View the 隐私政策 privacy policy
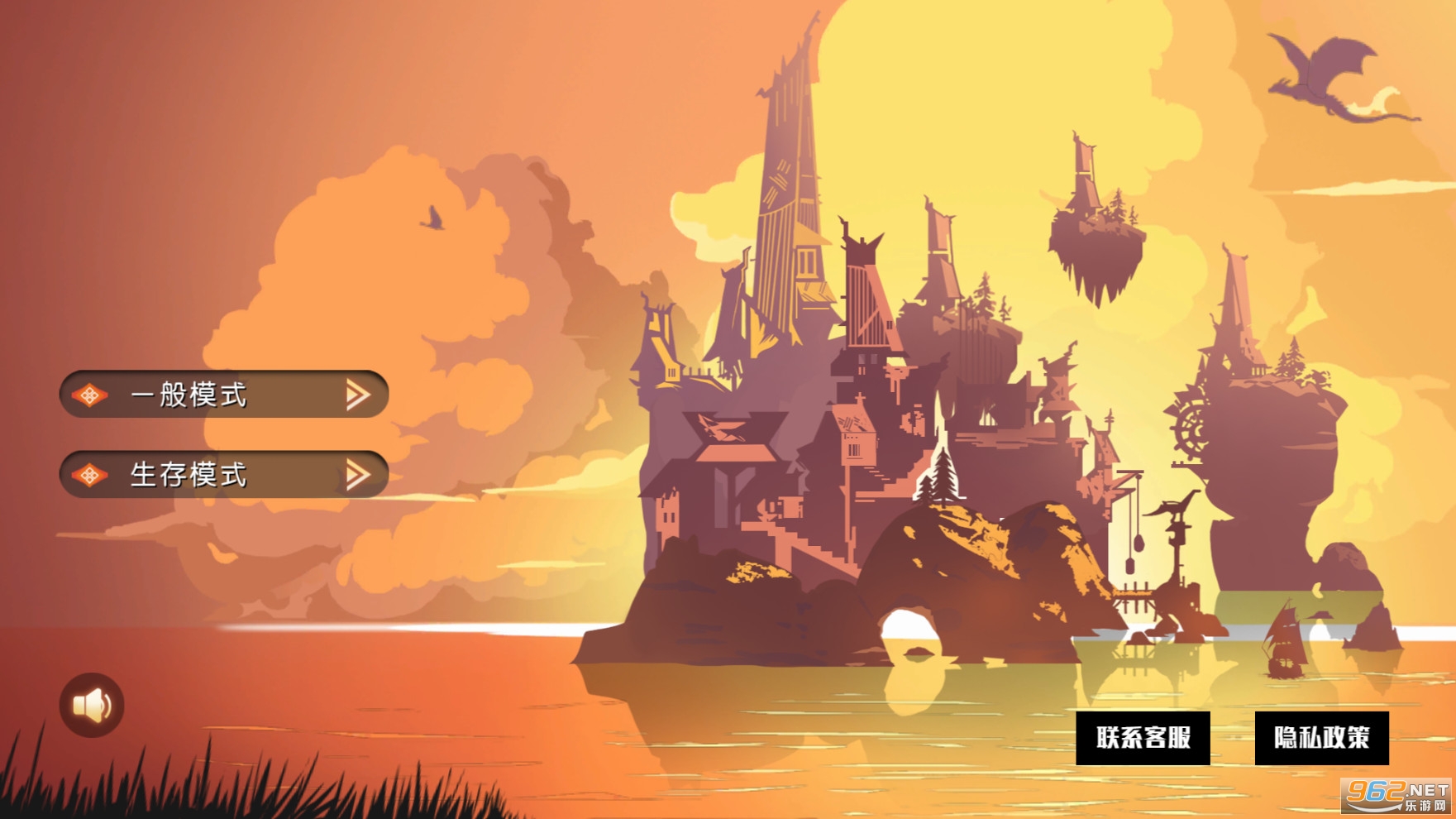Image resolution: width=1456 pixels, height=819 pixels. tap(1321, 737)
